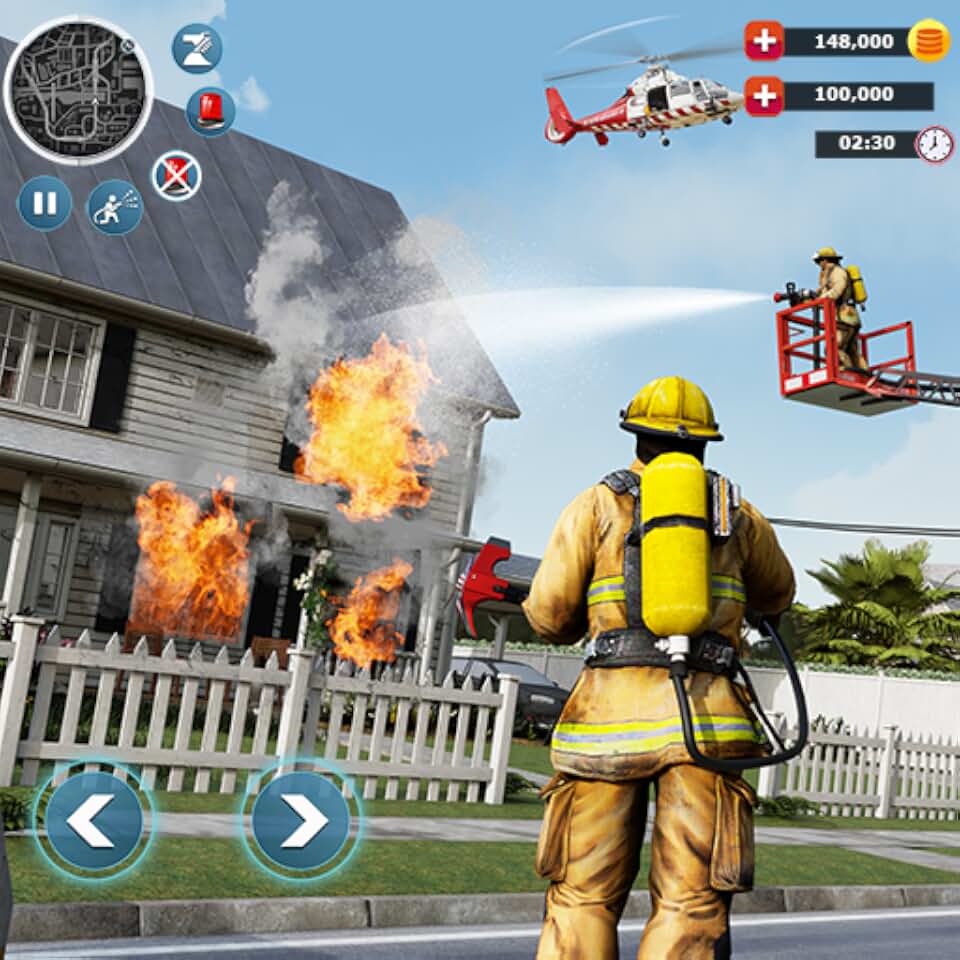Turn on the red siren light
The width and height of the screenshot is (960, 960).
pos(211,111)
